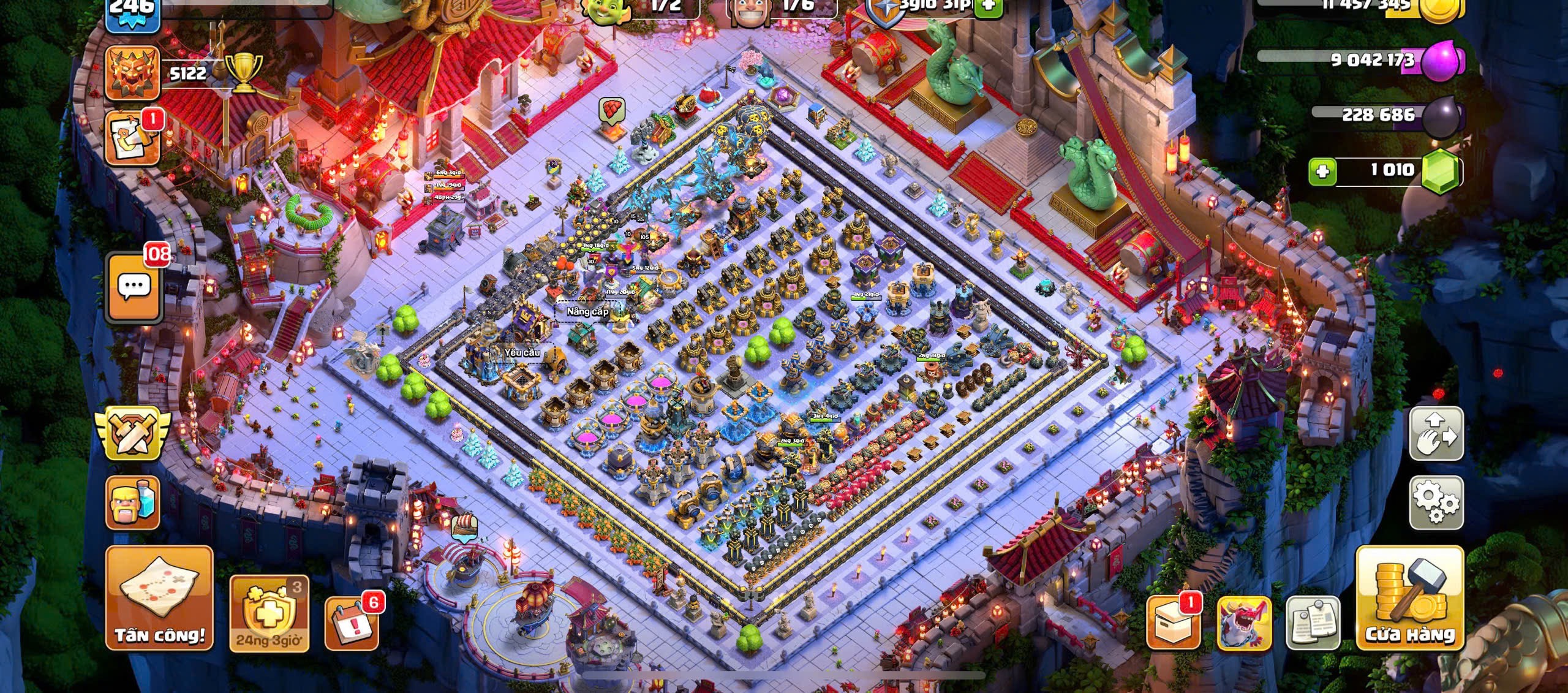Open the gear settings menu
The image size is (1568, 693).
[x=1436, y=502]
